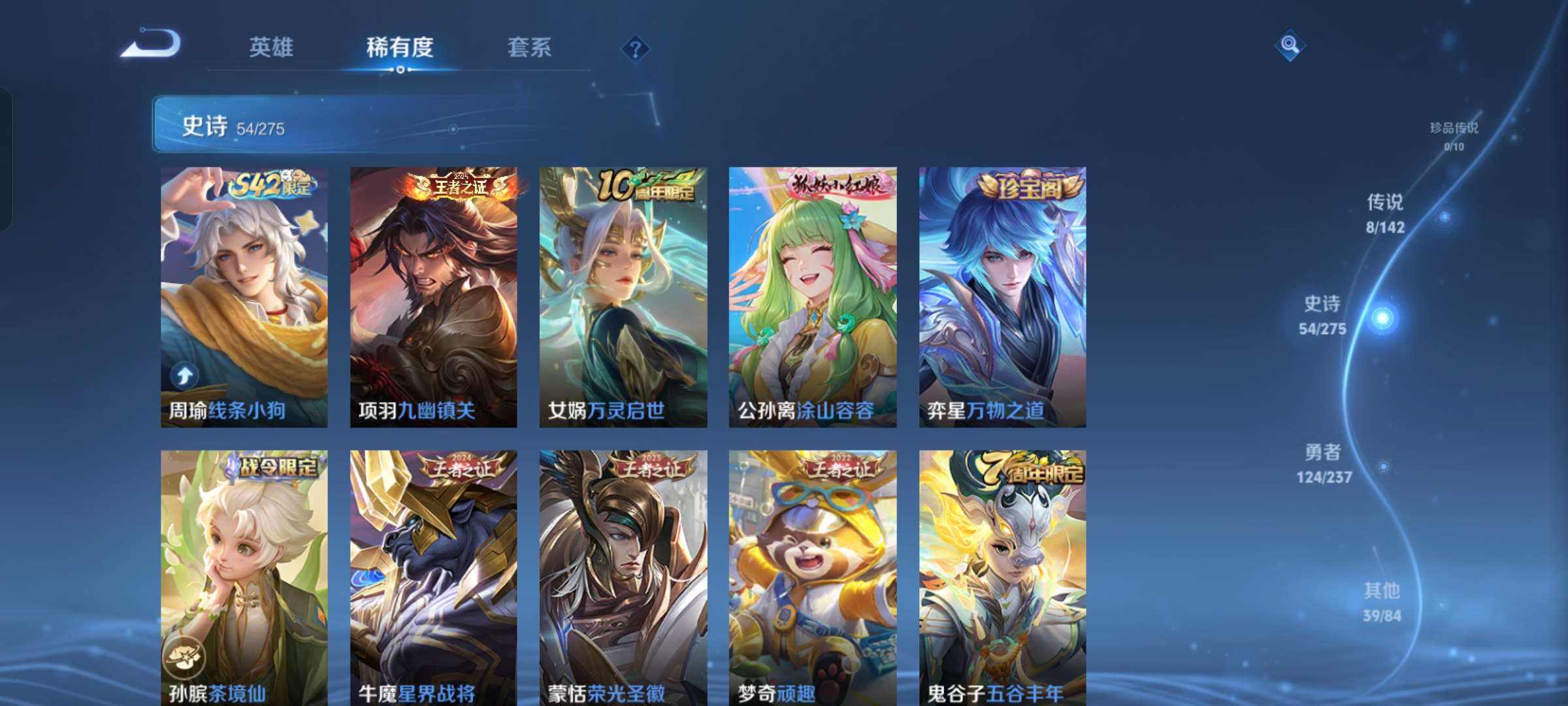Open help via the question mark icon
Screen dimensions: 1568x706
click(x=637, y=48)
